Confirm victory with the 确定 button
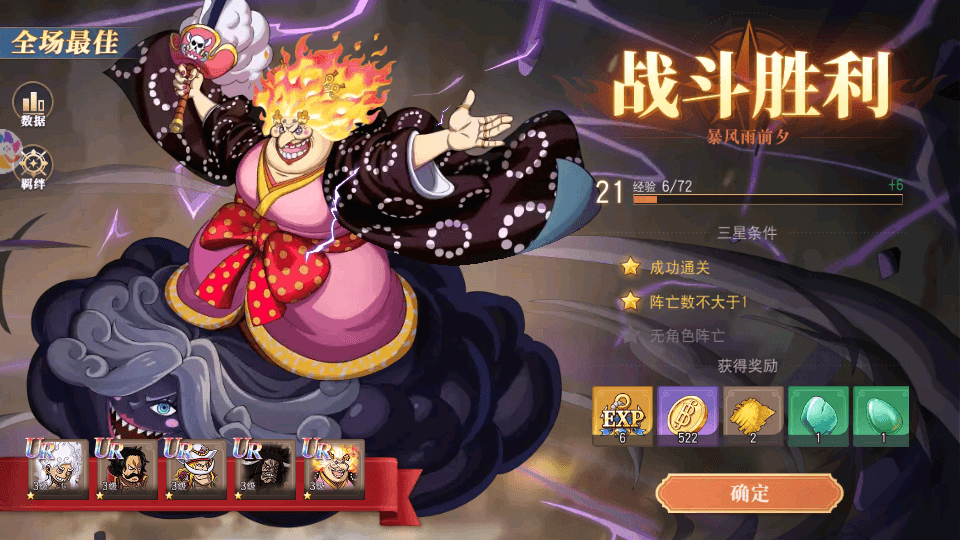The height and width of the screenshot is (540, 960). click(x=749, y=493)
